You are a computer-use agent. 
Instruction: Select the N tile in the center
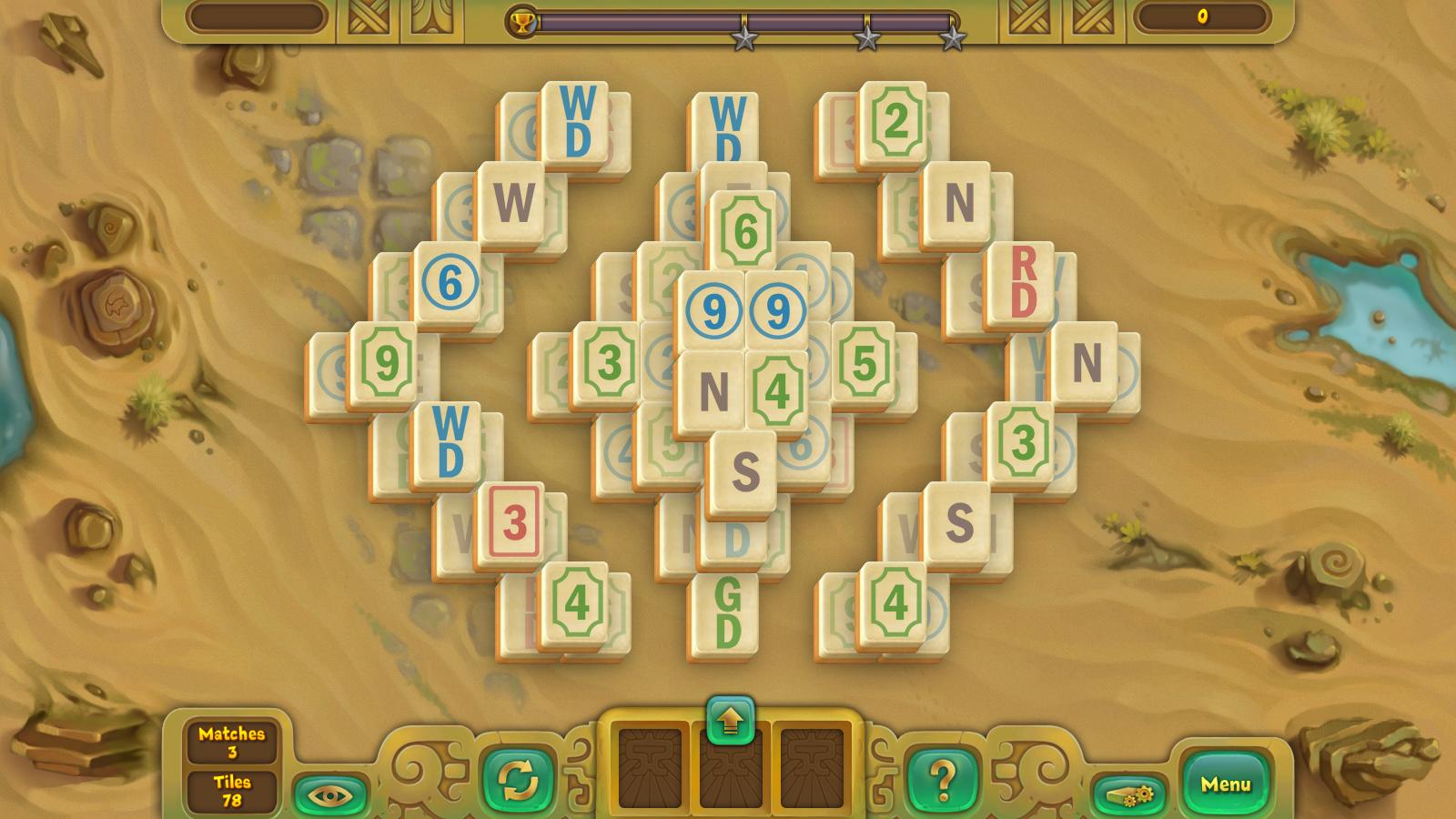pos(712,388)
